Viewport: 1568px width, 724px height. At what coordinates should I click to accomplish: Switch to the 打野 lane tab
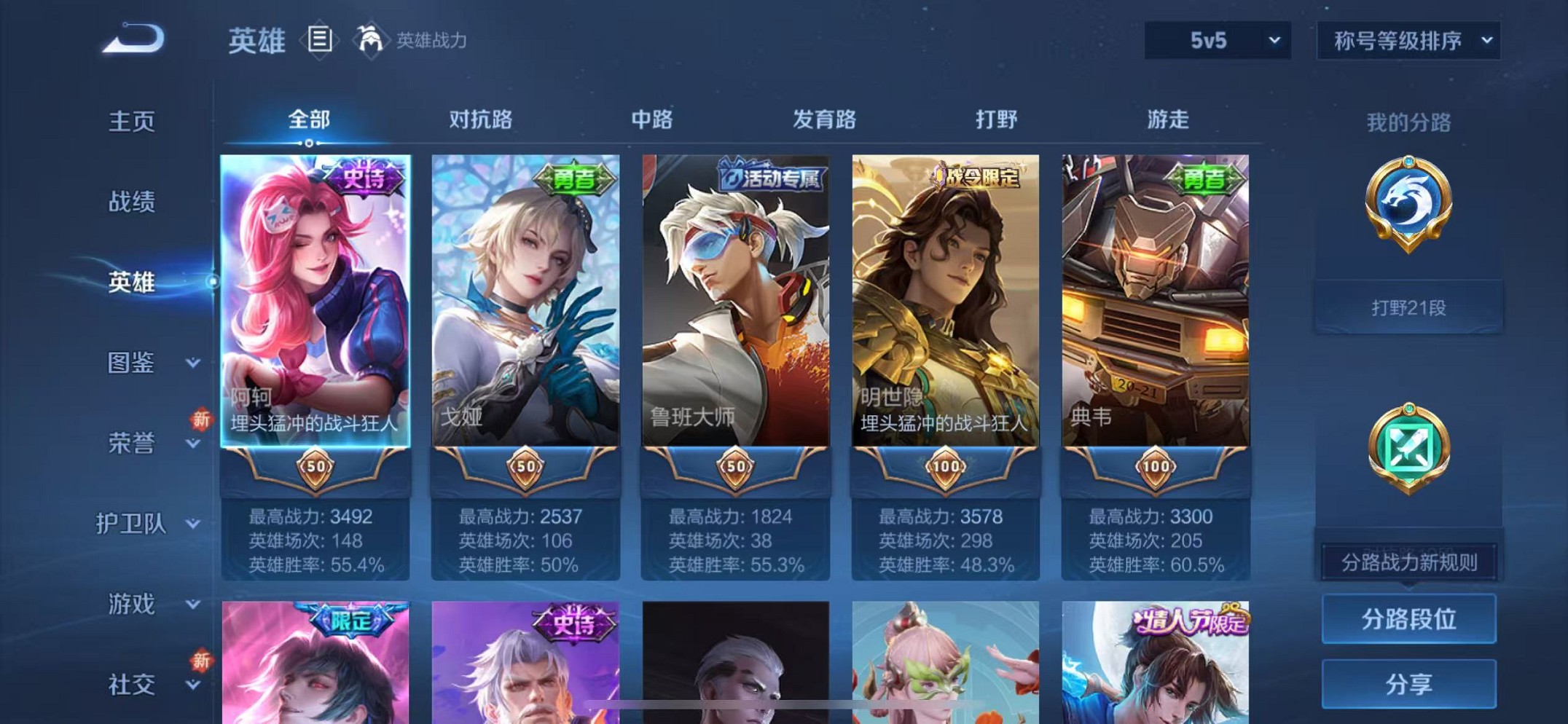[995, 120]
